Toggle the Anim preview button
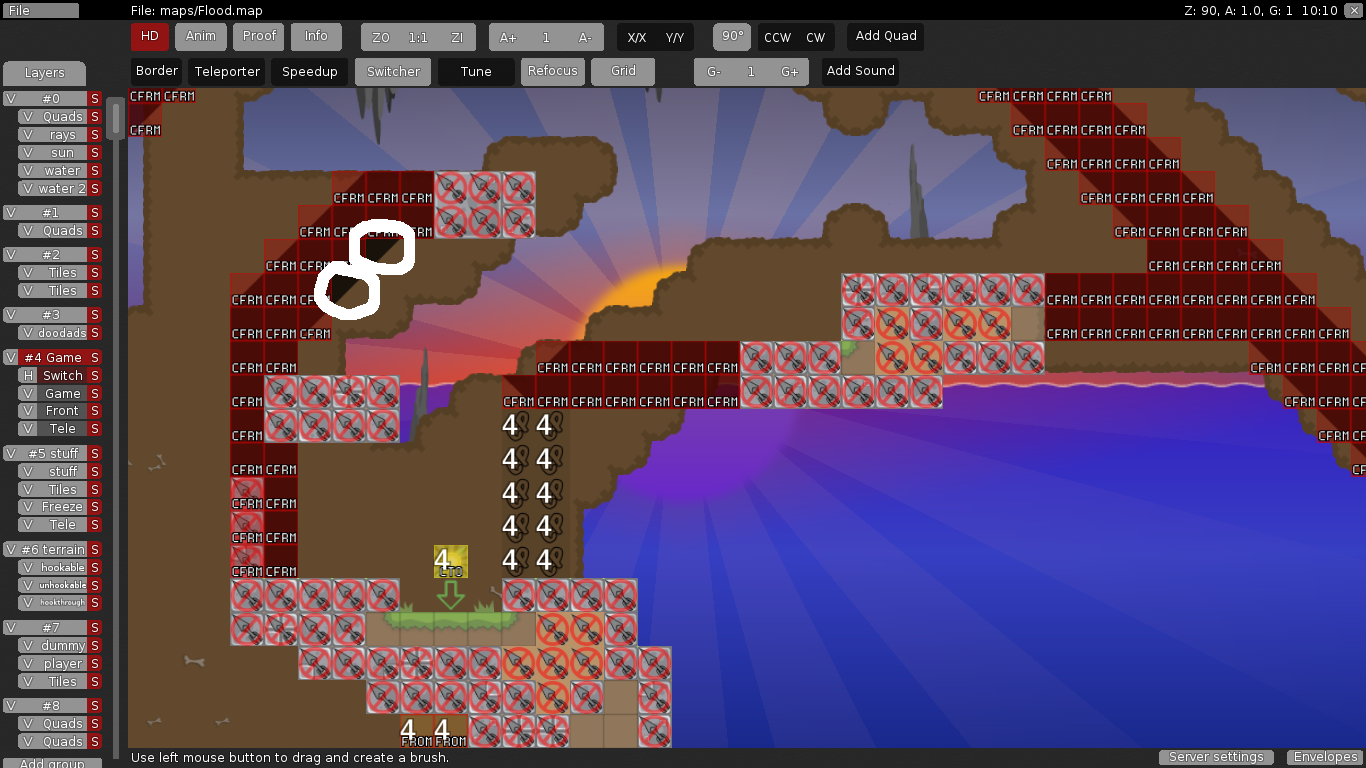 (x=201, y=37)
